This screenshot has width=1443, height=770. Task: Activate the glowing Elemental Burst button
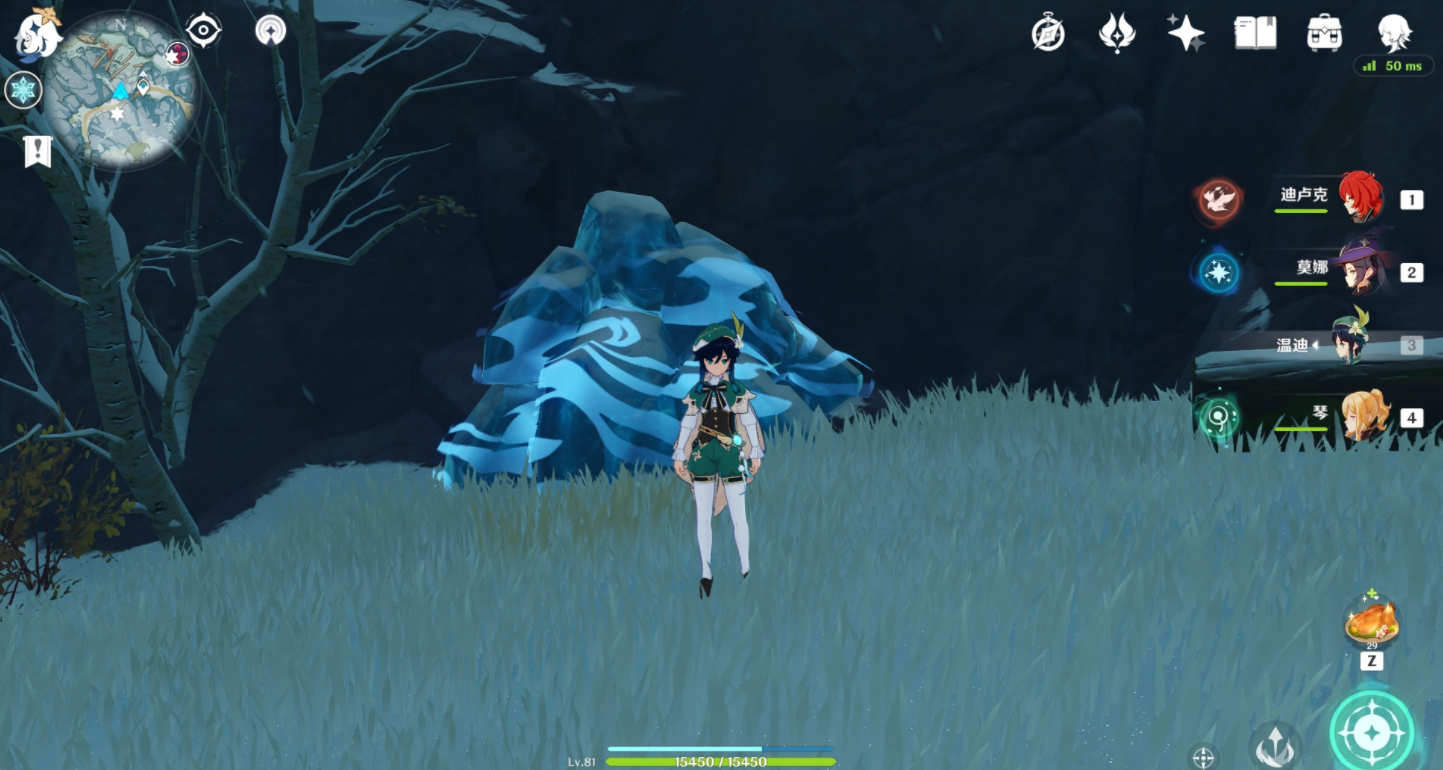(x=1371, y=732)
